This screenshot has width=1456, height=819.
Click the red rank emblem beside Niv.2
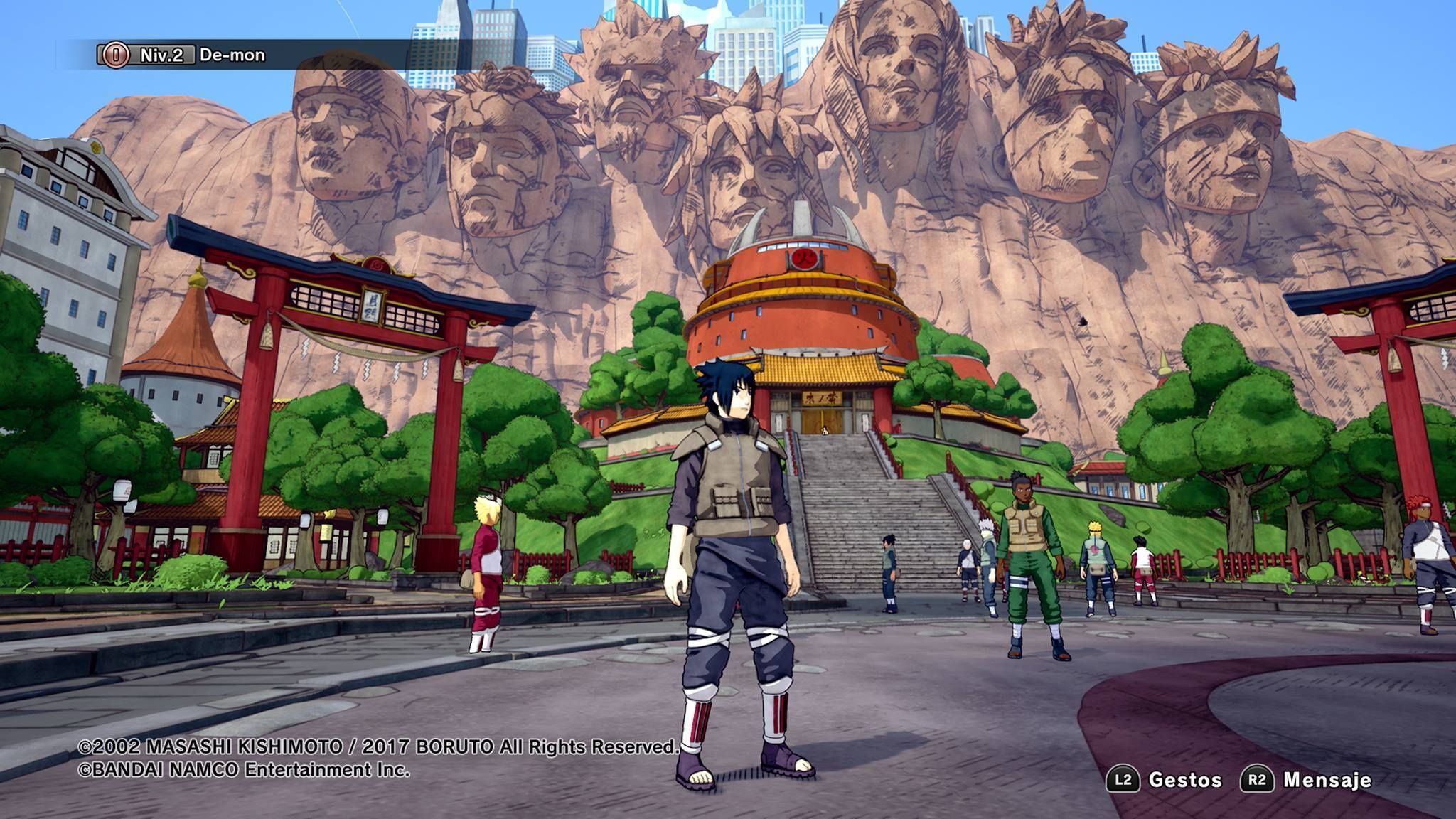(x=116, y=55)
